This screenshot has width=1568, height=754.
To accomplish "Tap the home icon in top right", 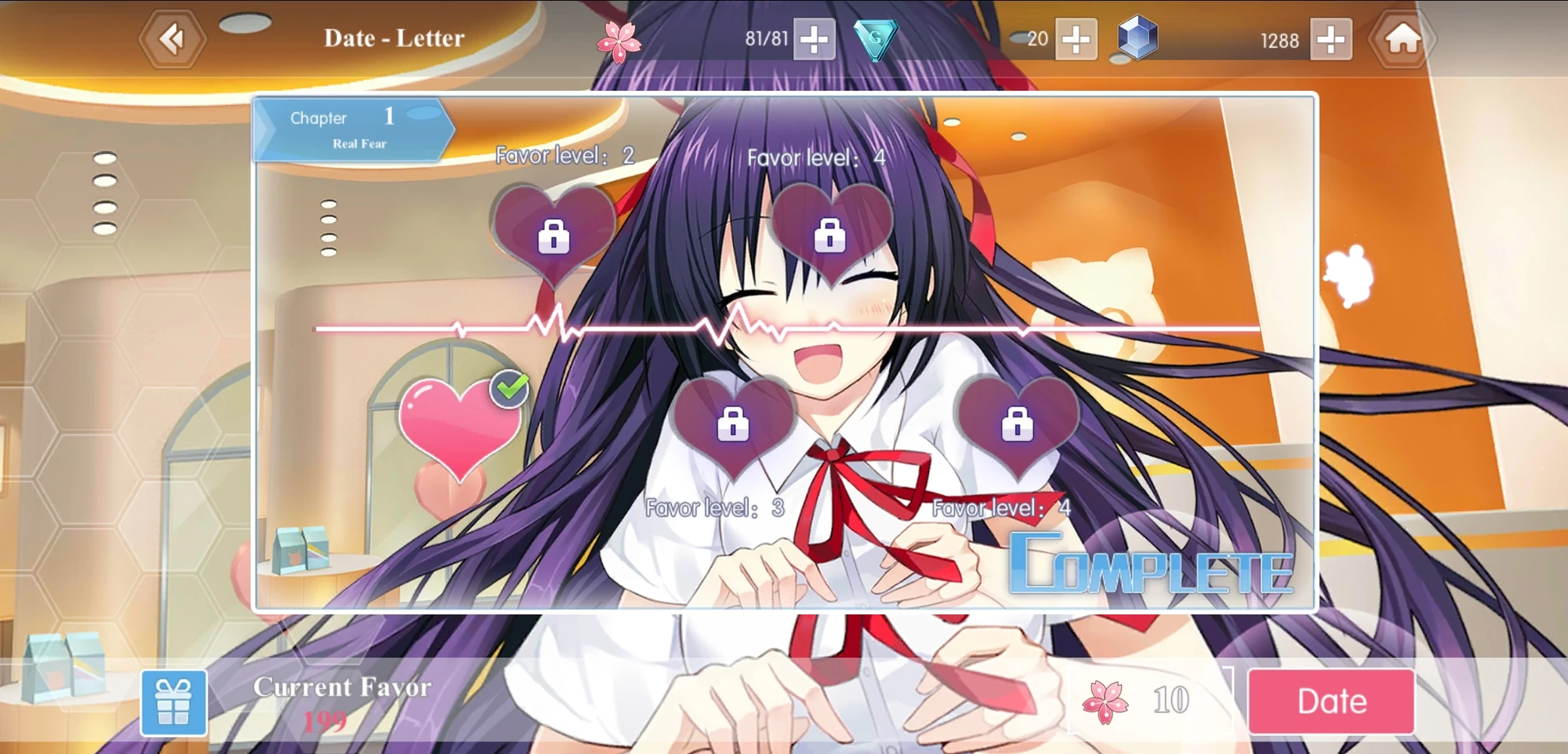I will point(1399,38).
